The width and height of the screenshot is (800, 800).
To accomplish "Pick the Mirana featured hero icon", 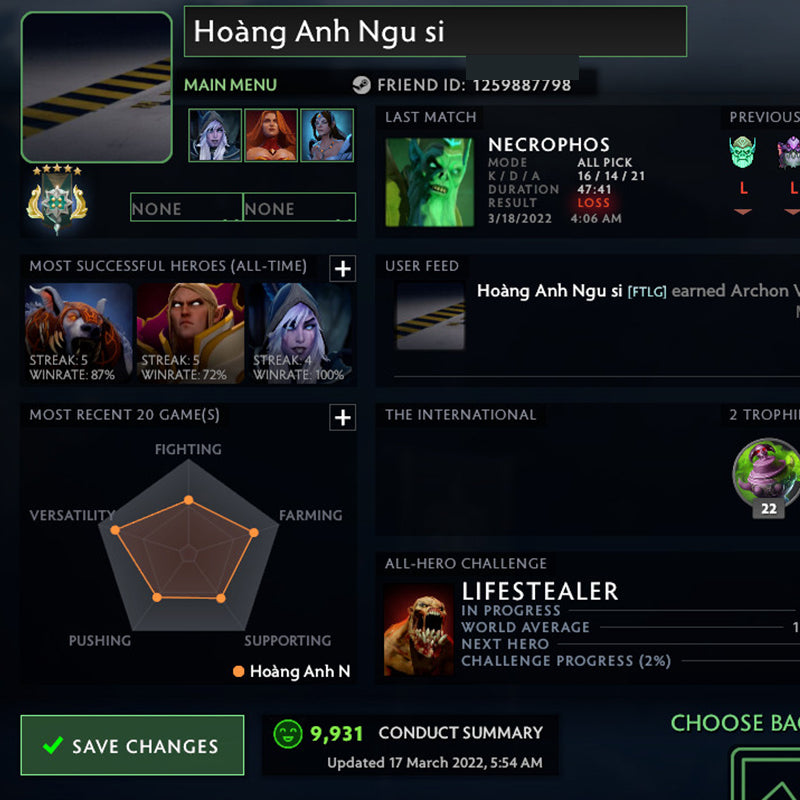I will click(327, 135).
